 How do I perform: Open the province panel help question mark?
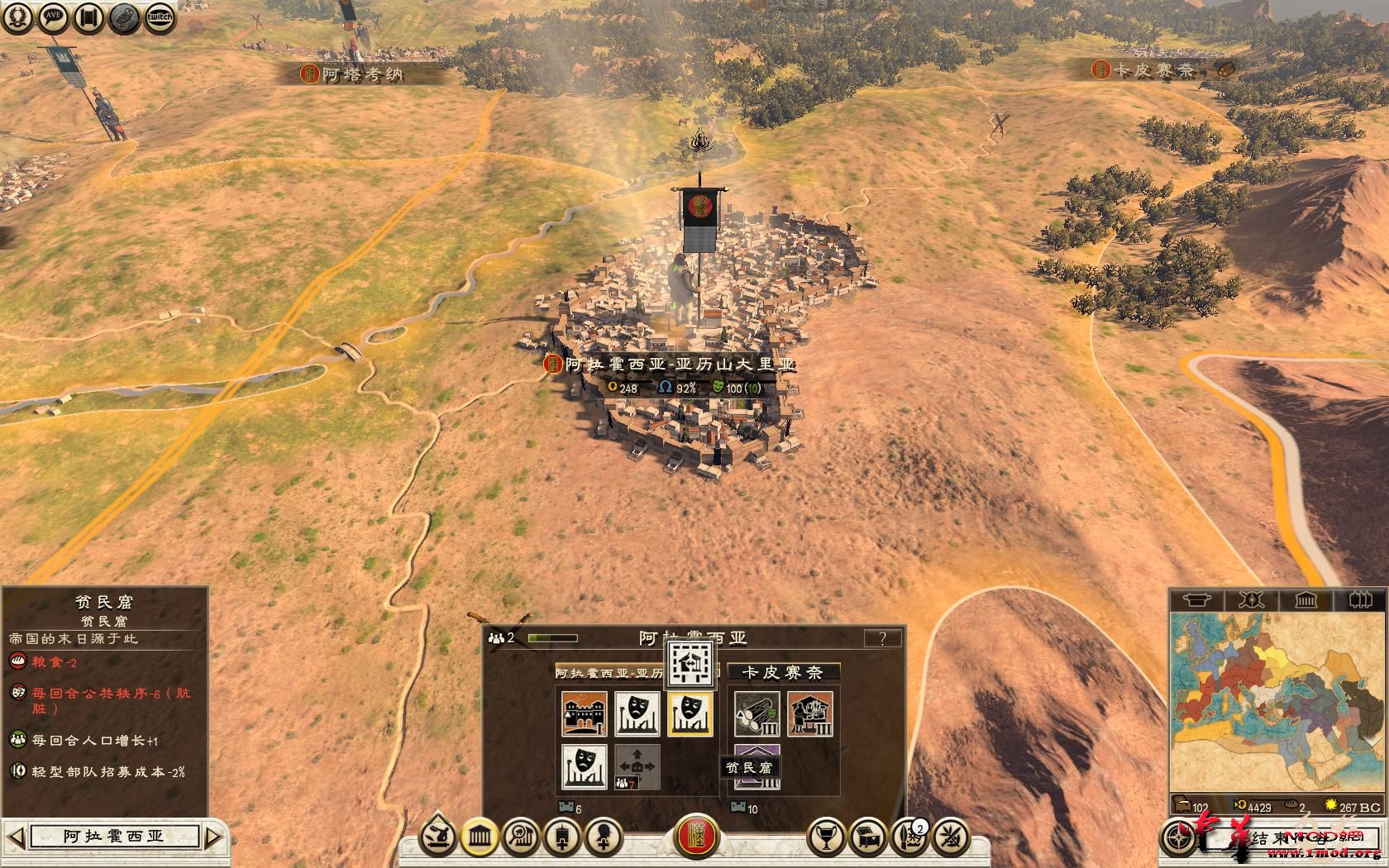(x=882, y=638)
